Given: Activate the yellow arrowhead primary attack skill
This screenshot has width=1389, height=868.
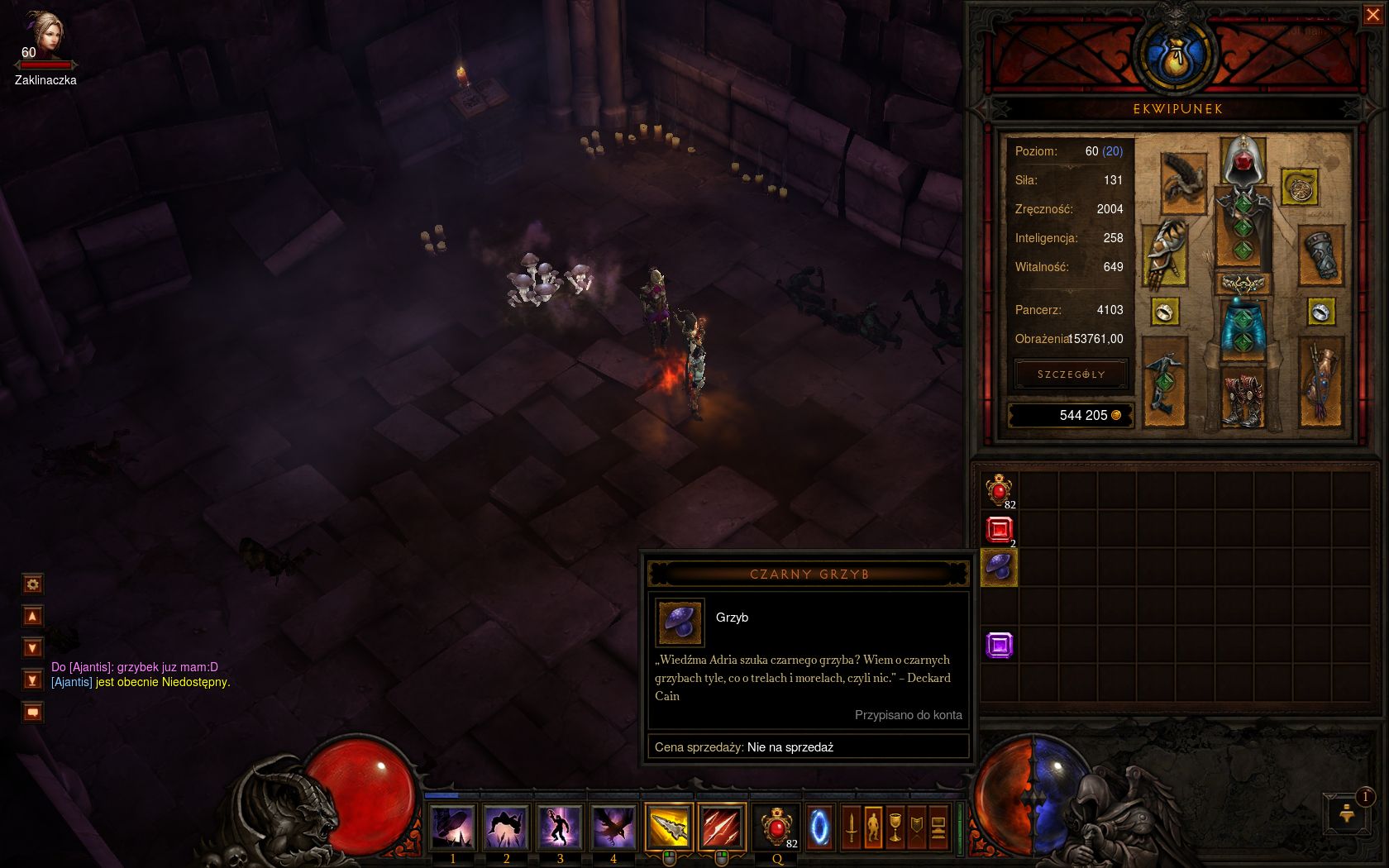Looking at the screenshot, I should pos(668,827).
